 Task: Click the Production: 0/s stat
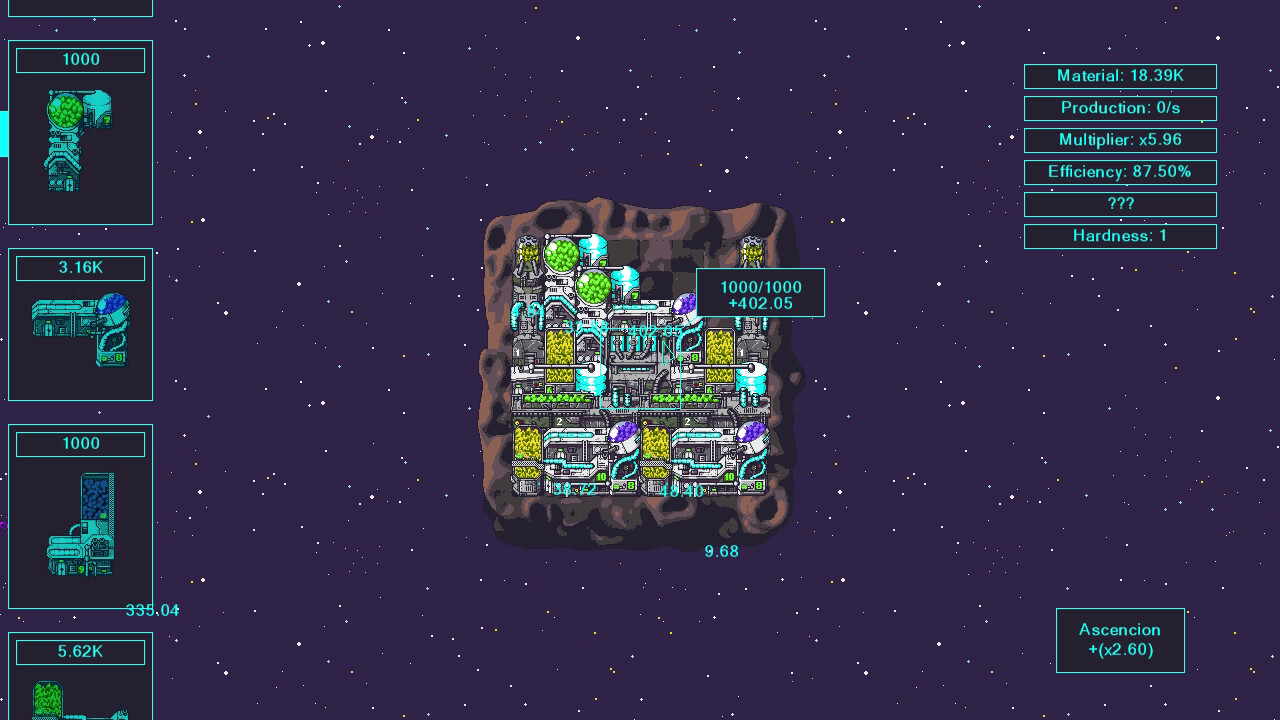(x=1120, y=108)
